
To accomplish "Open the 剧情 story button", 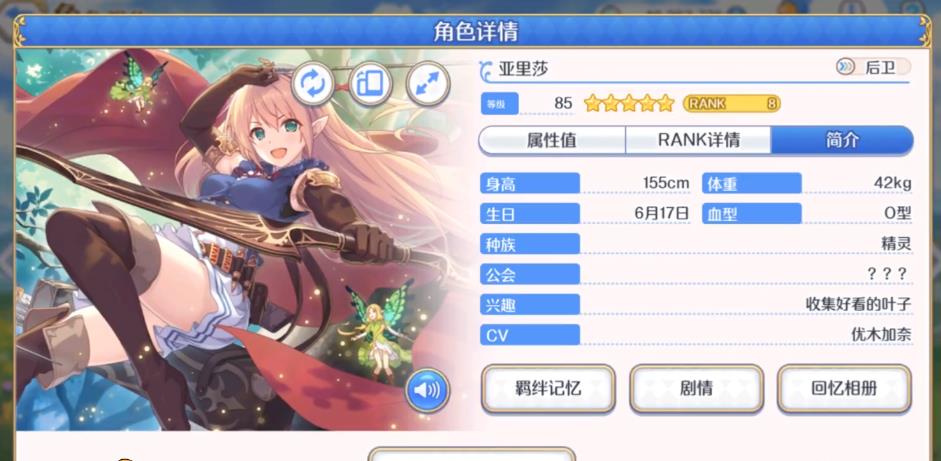I will tap(696, 388).
